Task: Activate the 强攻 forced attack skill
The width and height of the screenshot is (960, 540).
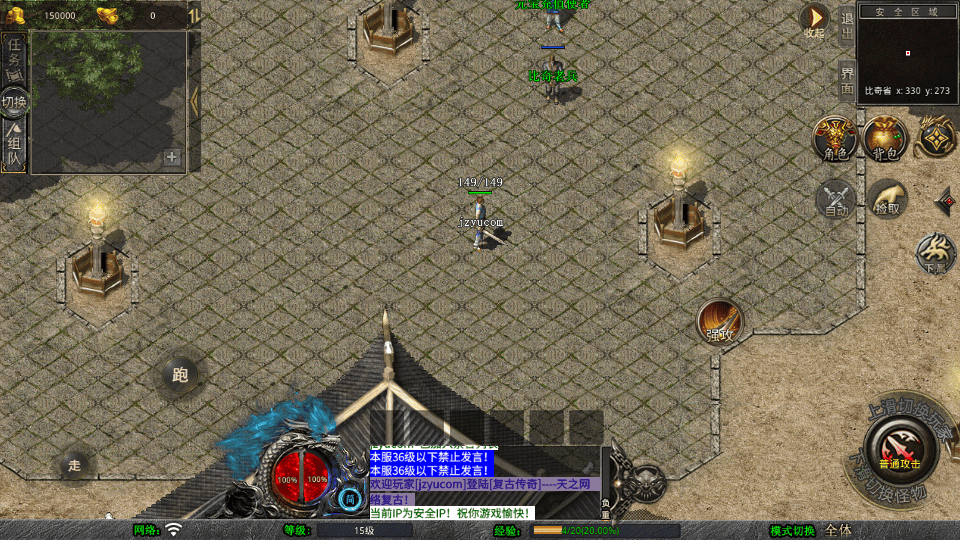Action: click(720, 321)
